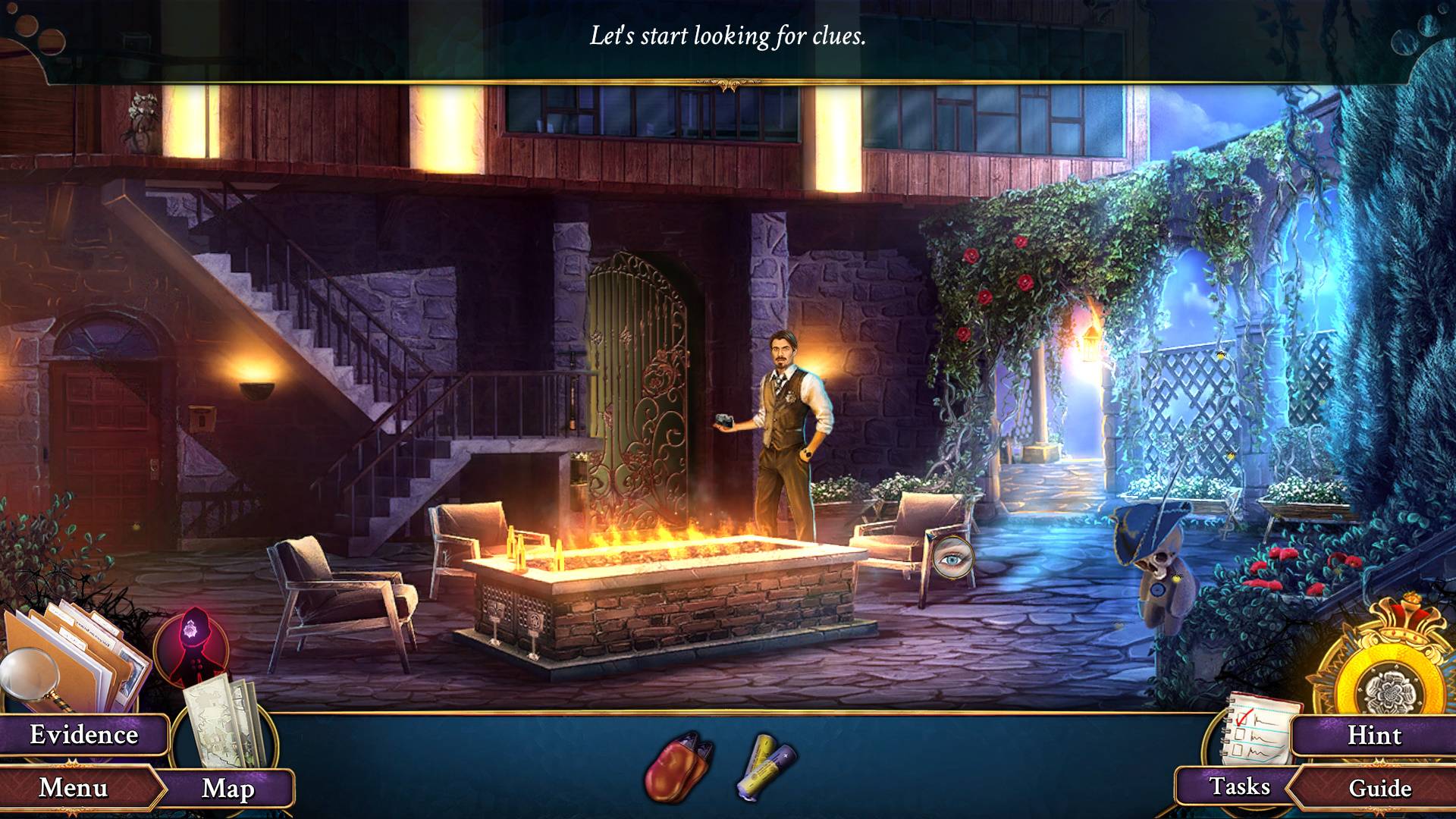Screen dimensions: 1456x819
Task: Use the Hint button
Action: tap(1374, 736)
